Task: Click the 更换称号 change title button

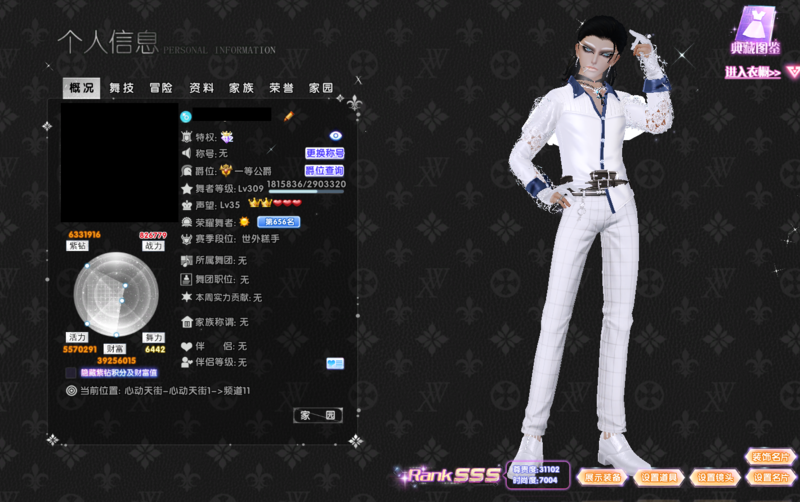Action: coord(325,153)
